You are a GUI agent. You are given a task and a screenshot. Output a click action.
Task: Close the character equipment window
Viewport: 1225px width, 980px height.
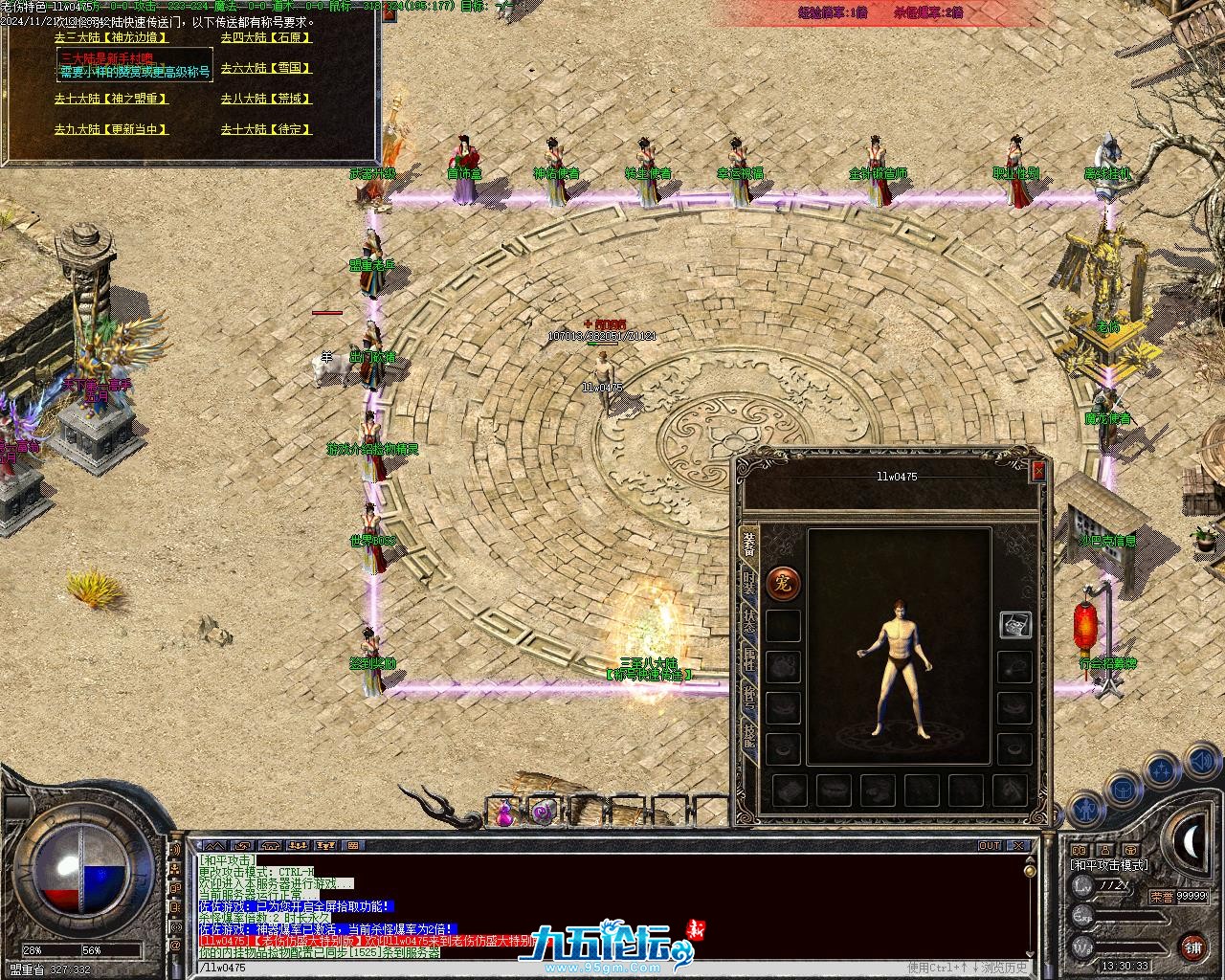click(1038, 471)
